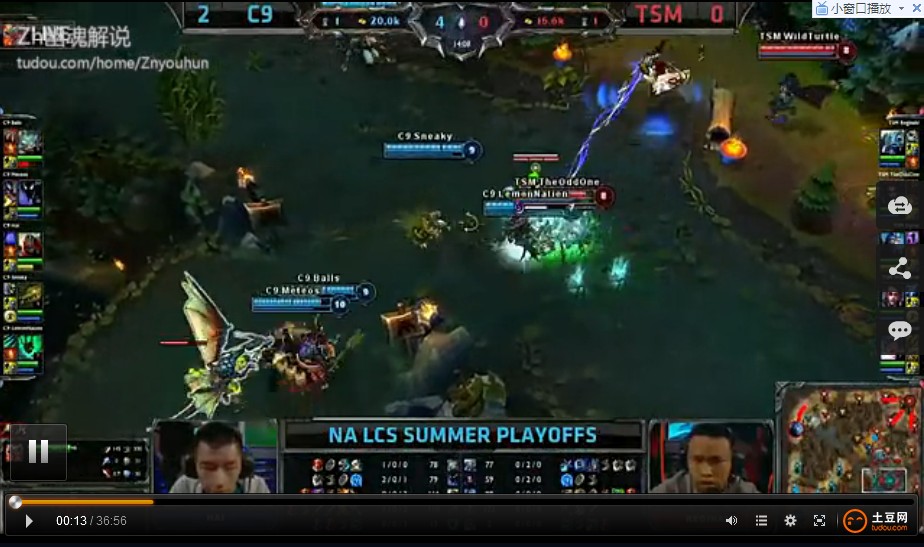The width and height of the screenshot is (924, 547).
Task: Pause the video with the large overlay button
Action: 38,452
